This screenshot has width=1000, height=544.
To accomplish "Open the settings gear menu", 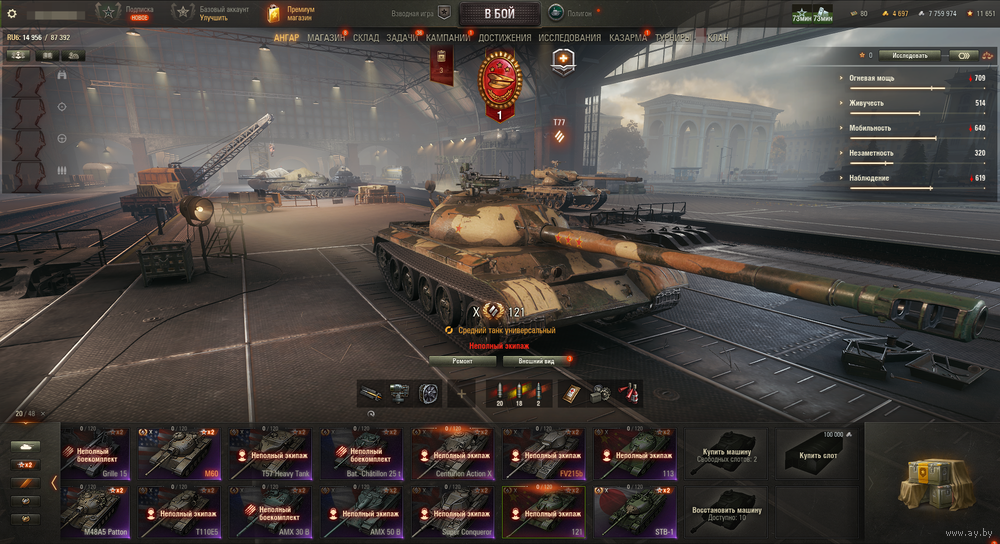I will (12, 13).
